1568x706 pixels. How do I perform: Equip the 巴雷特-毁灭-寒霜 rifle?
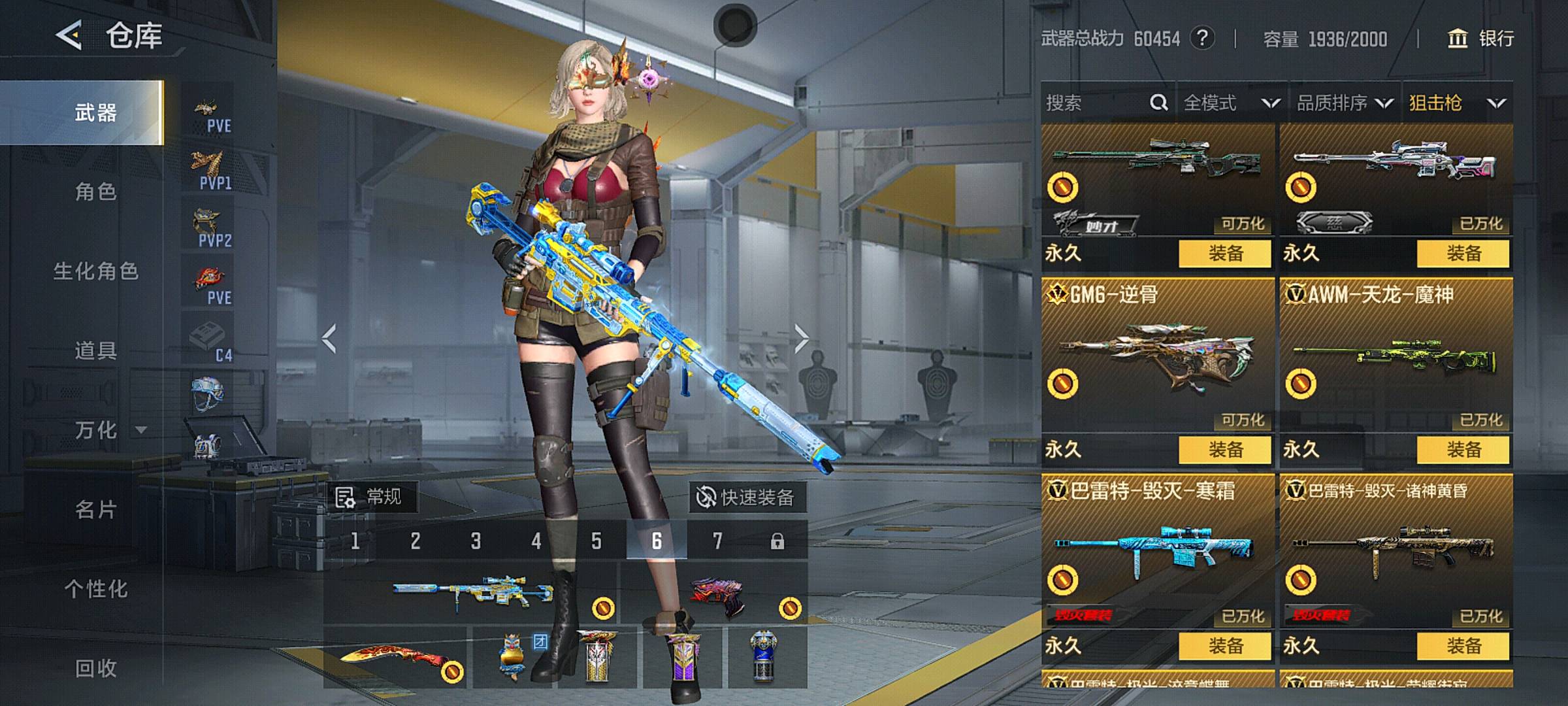pos(1224,646)
